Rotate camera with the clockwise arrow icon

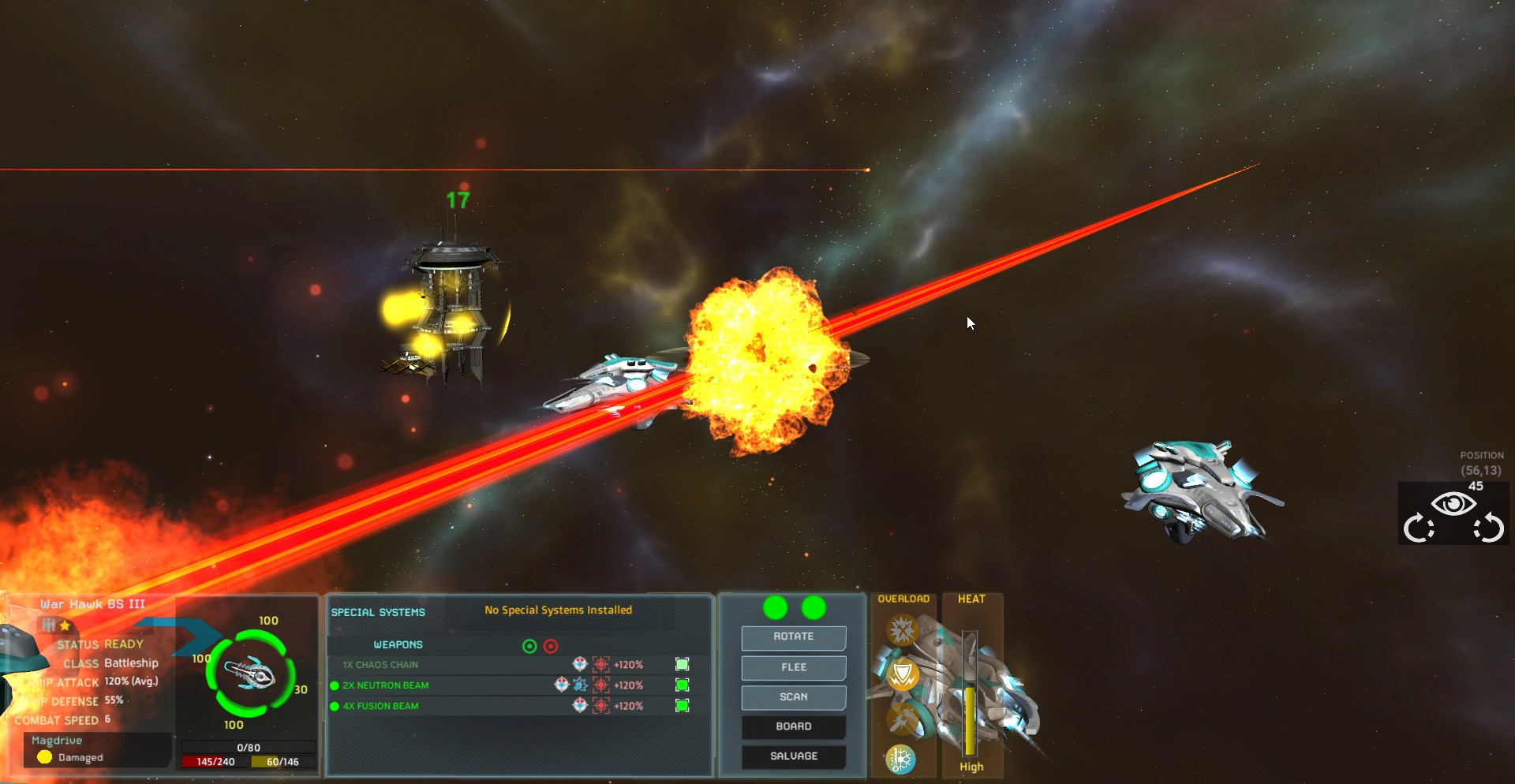point(1418,528)
